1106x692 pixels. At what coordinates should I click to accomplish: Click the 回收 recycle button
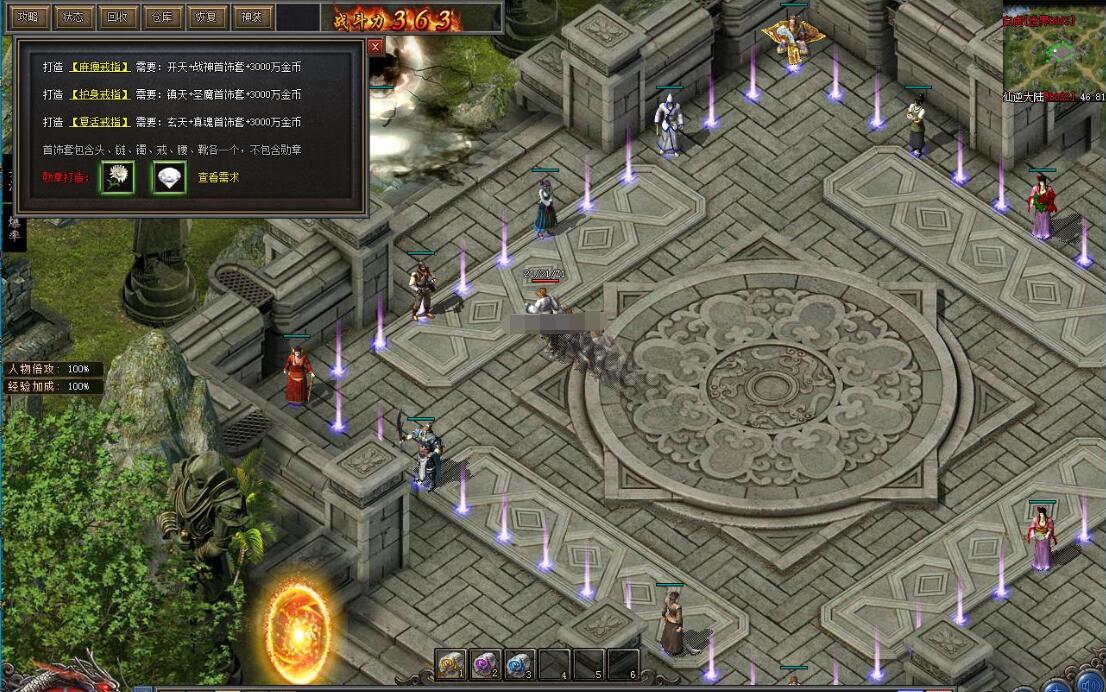117,17
